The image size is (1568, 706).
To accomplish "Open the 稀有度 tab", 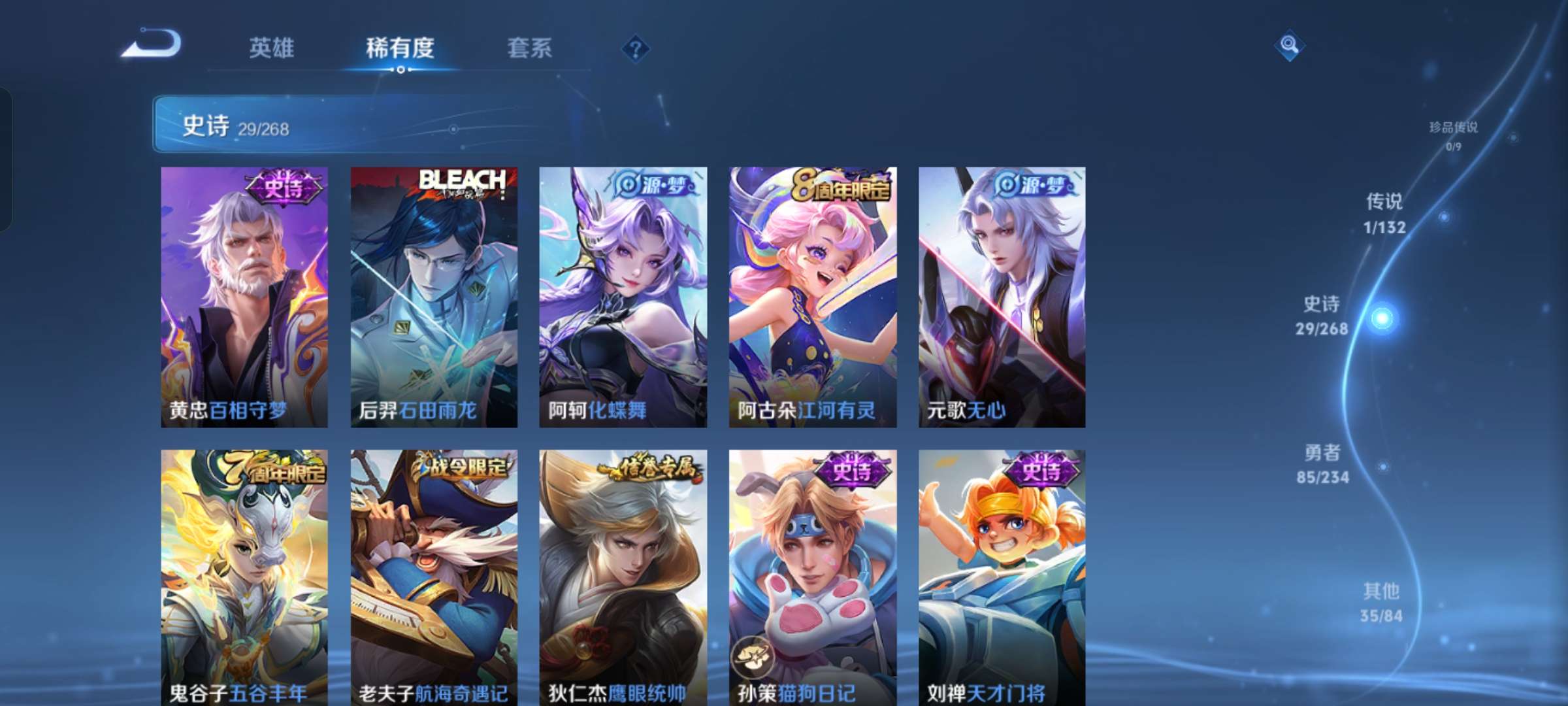I will [x=400, y=48].
